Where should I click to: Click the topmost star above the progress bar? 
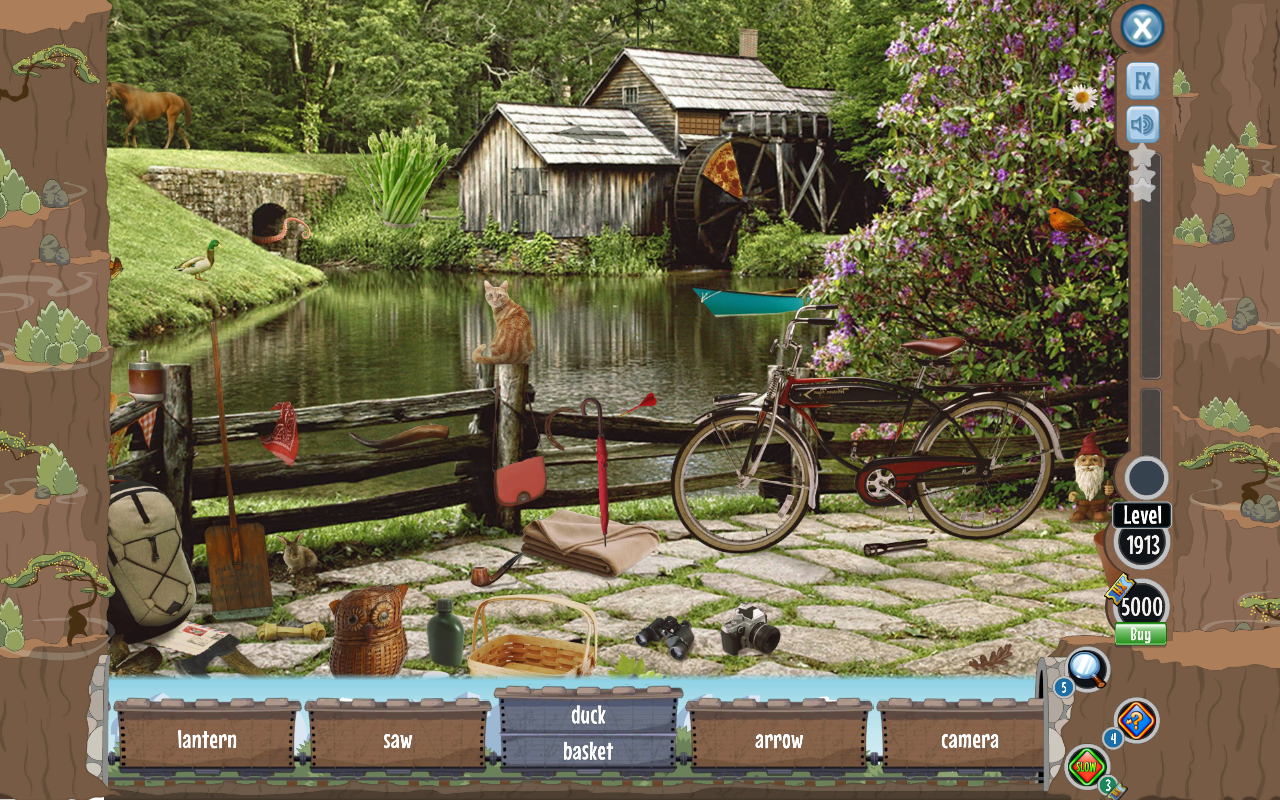[x=1141, y=156]
